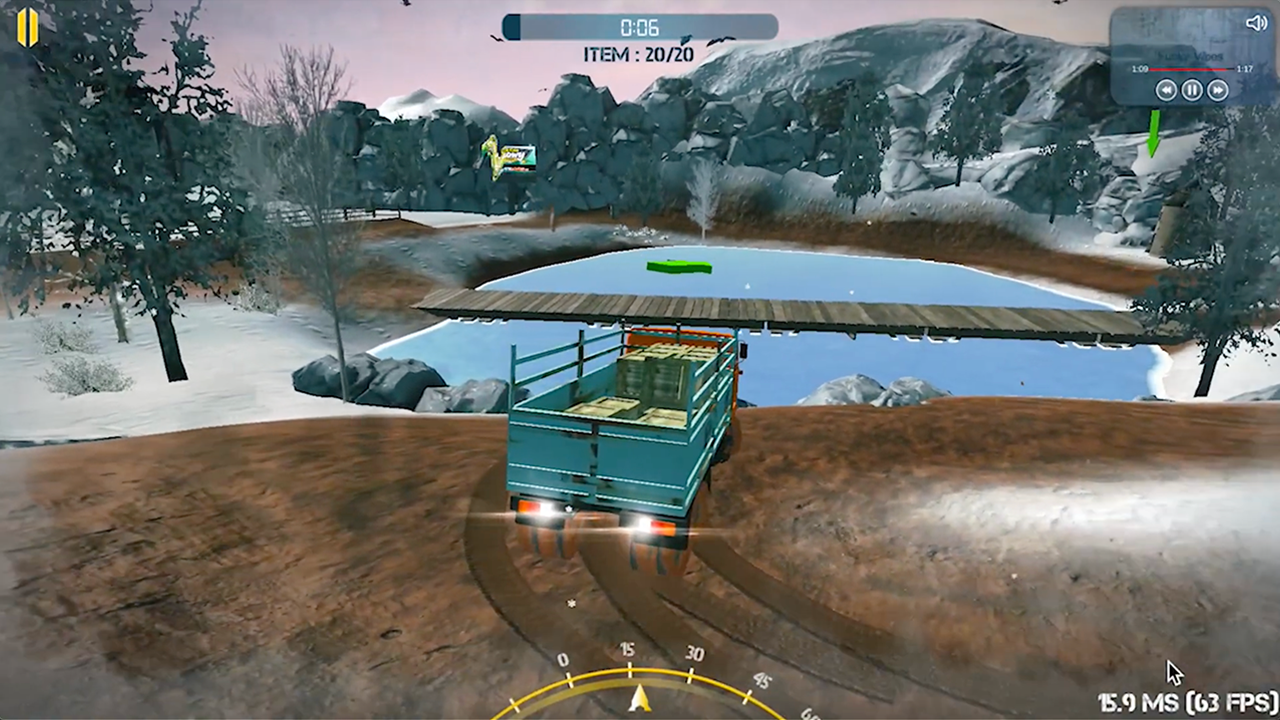Click the 30 mark on the speedometer gauge

coord(694,652)
